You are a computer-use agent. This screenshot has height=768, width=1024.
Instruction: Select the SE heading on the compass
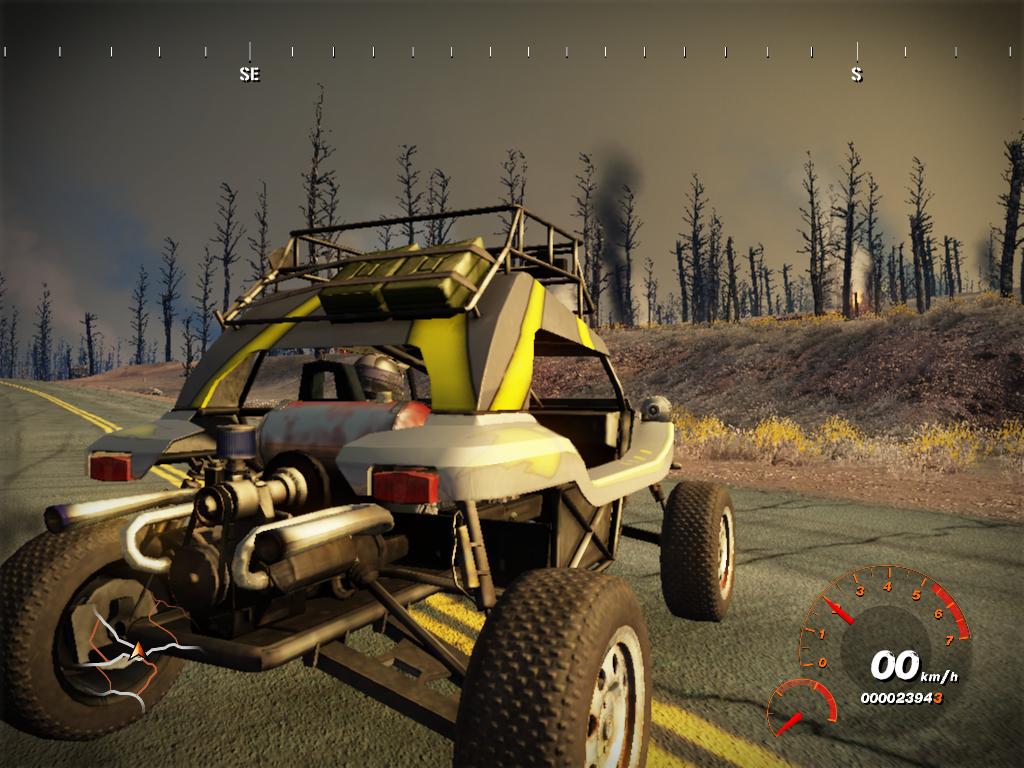[x=249, y=74]
